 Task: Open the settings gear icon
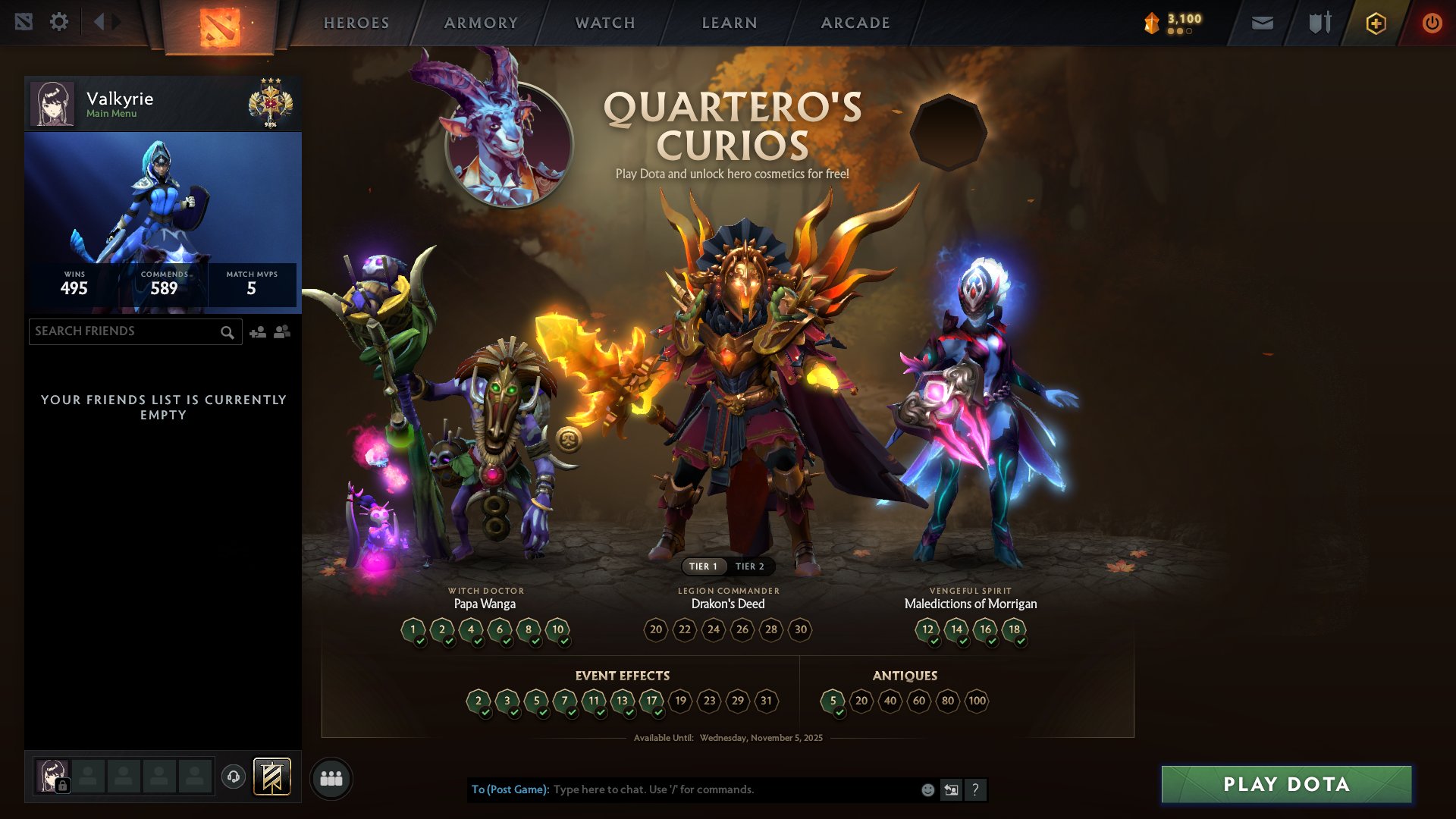59,22
